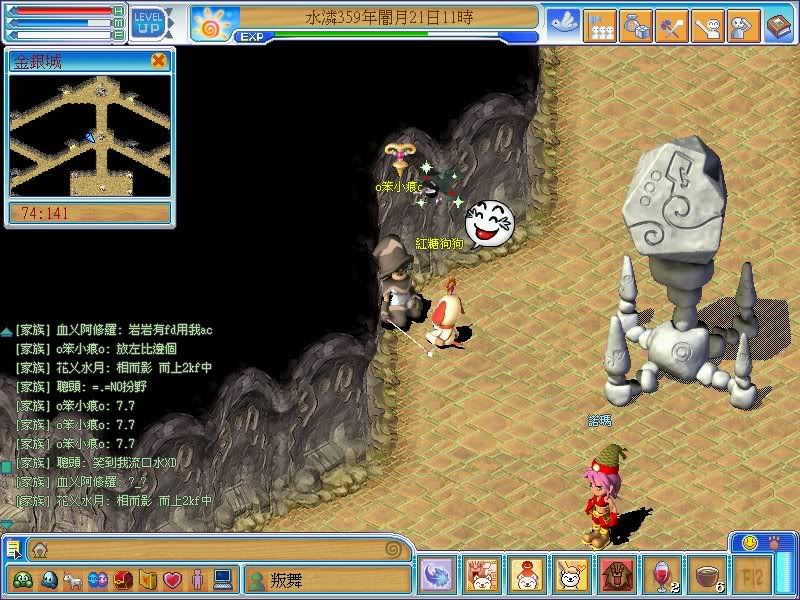Viewport: 800px width, 600px height.
Task: Open the red heart icon
Action: click(x=172, y=579)
